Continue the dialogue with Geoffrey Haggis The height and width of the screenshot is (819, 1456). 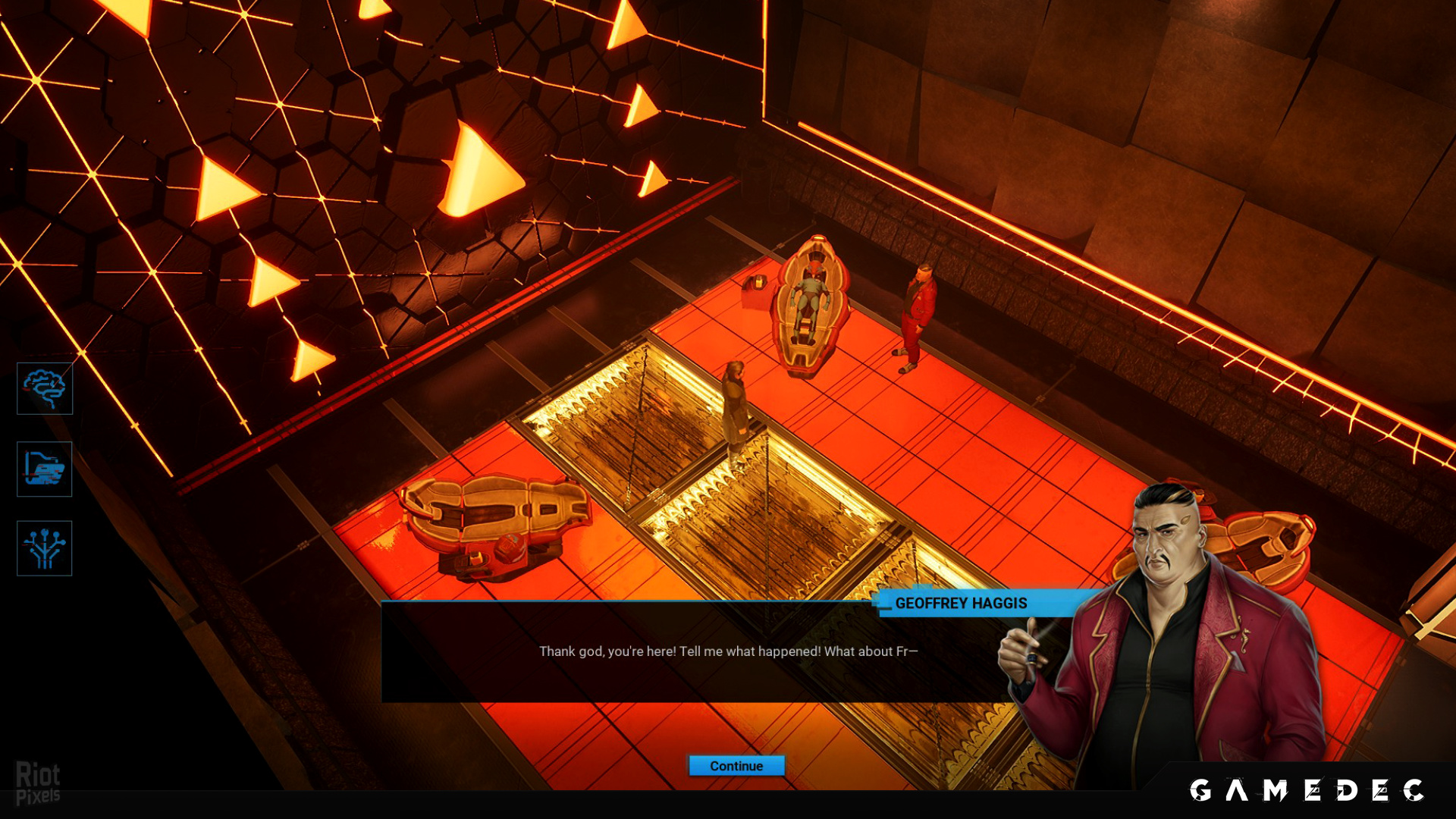click(x=736, y=766)
